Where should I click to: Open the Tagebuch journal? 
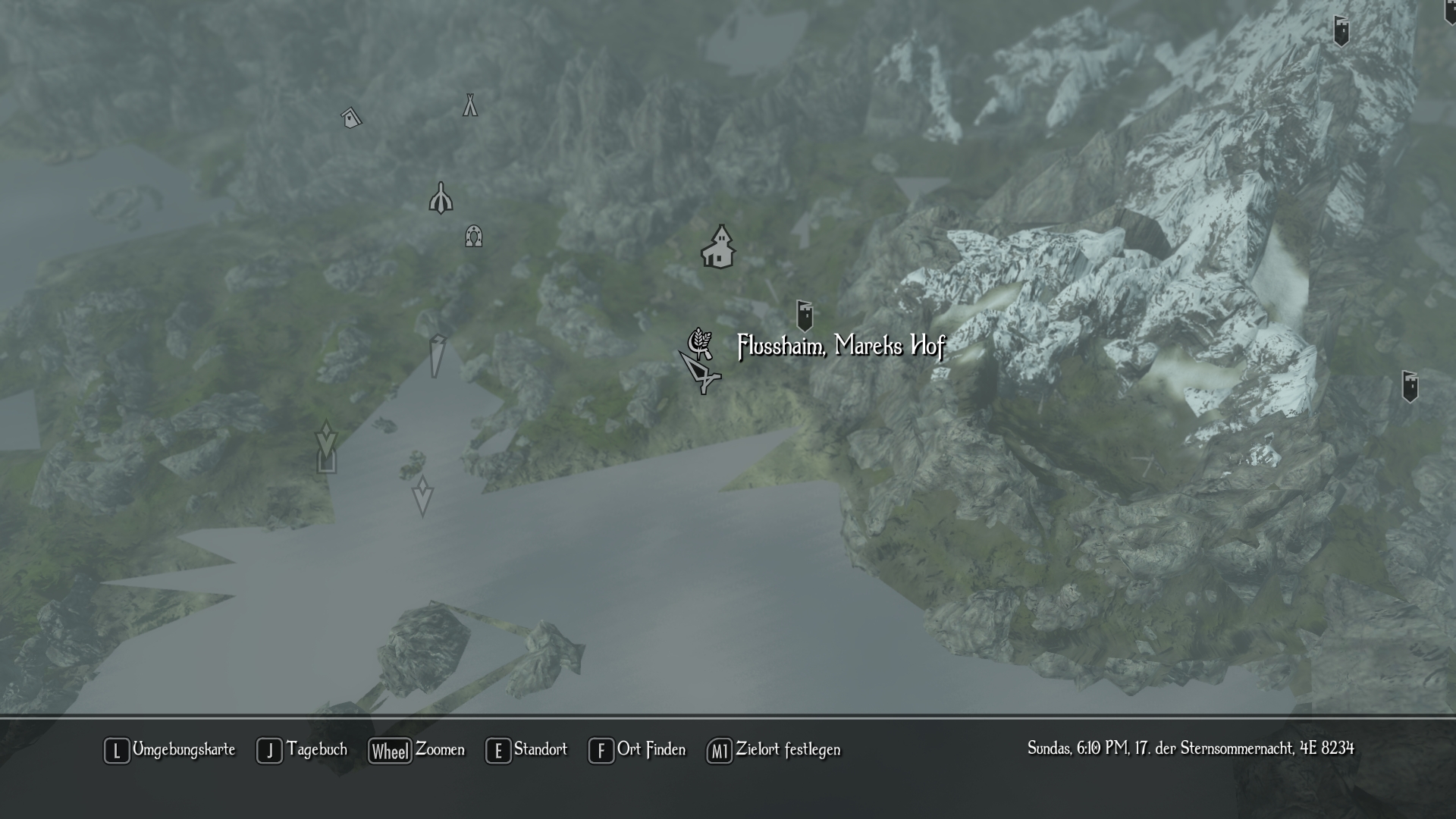[x=302, y=750]
